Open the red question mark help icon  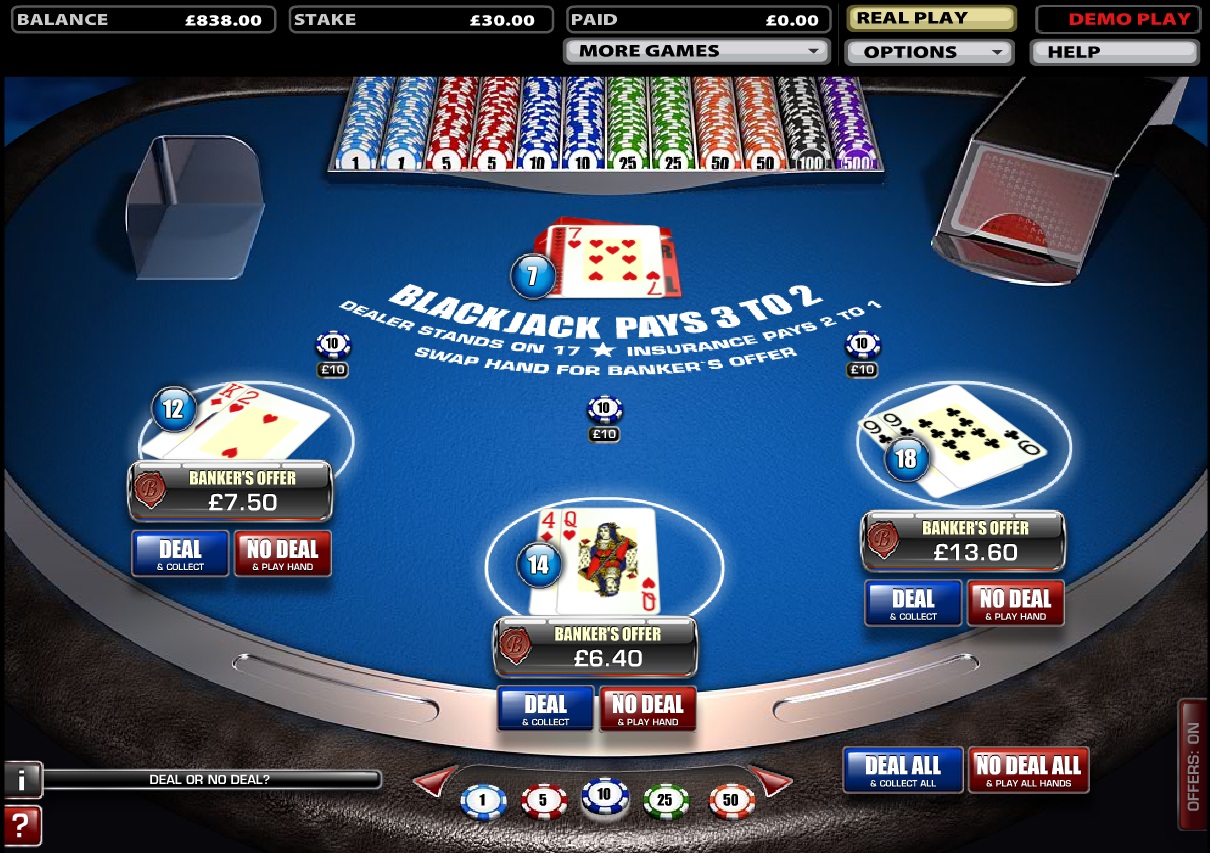pyautogui.click(x=22, y=826)
